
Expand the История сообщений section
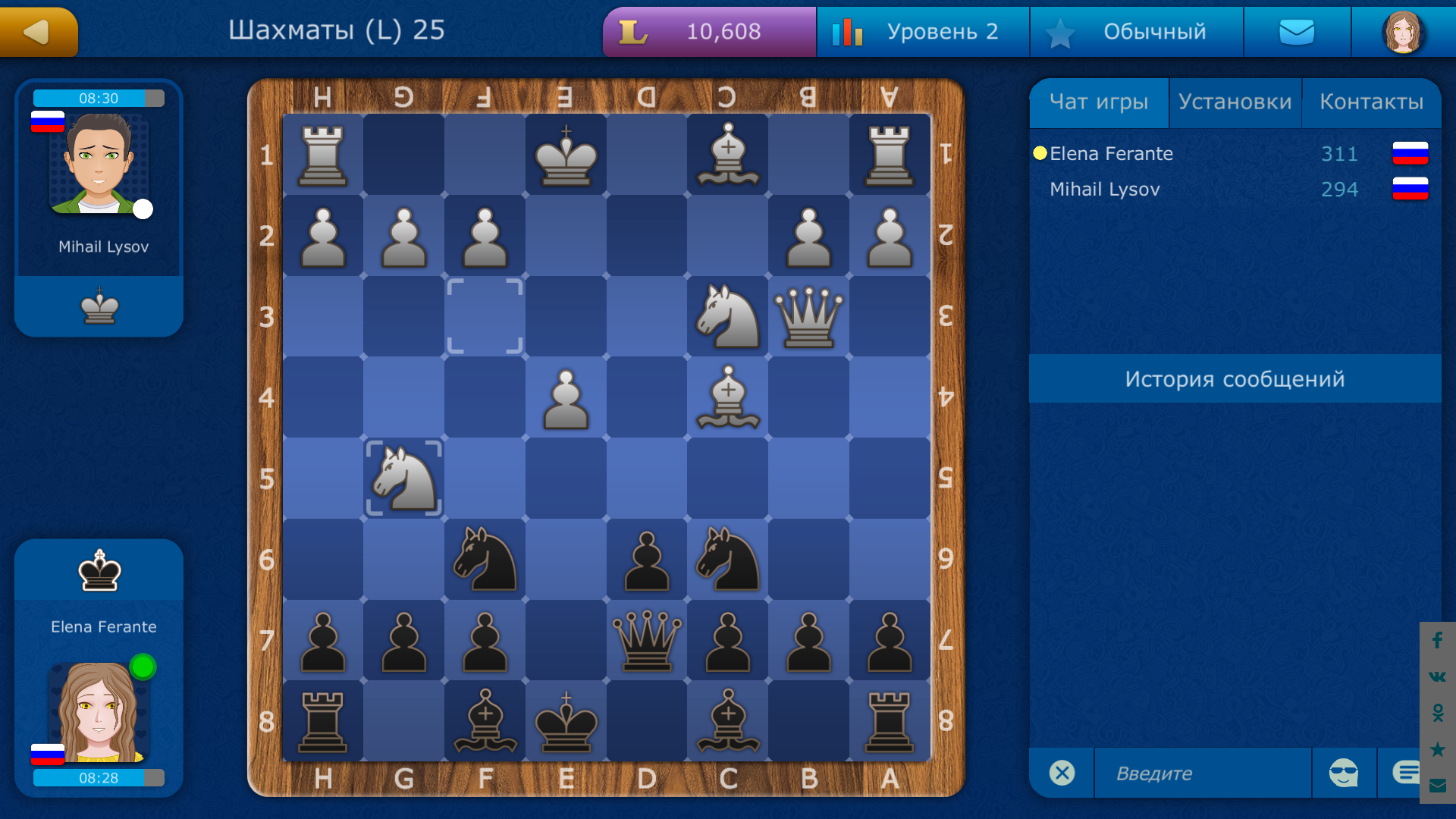(1235, 378)
